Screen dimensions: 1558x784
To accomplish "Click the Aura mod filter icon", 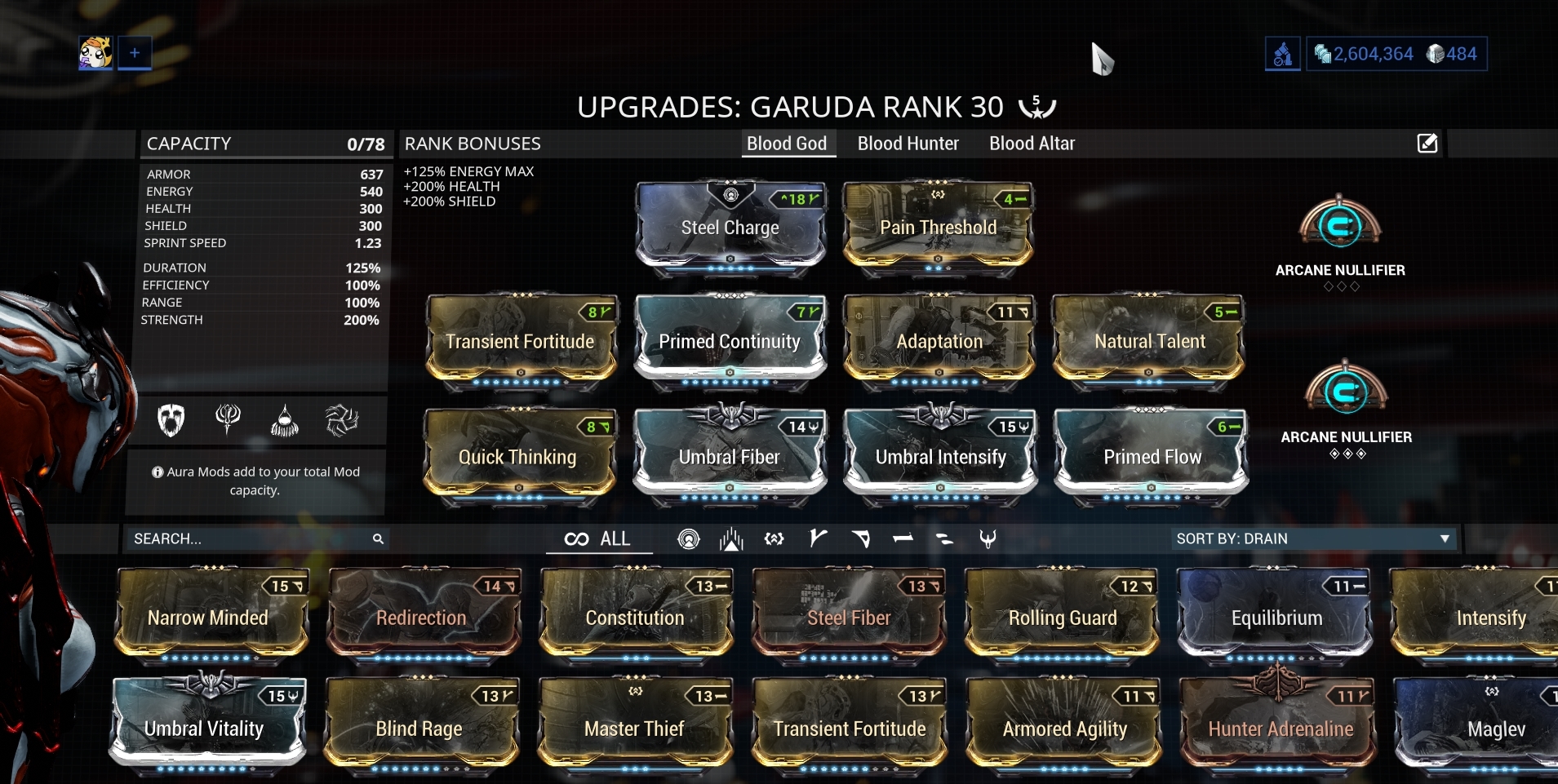I will 688,538.
